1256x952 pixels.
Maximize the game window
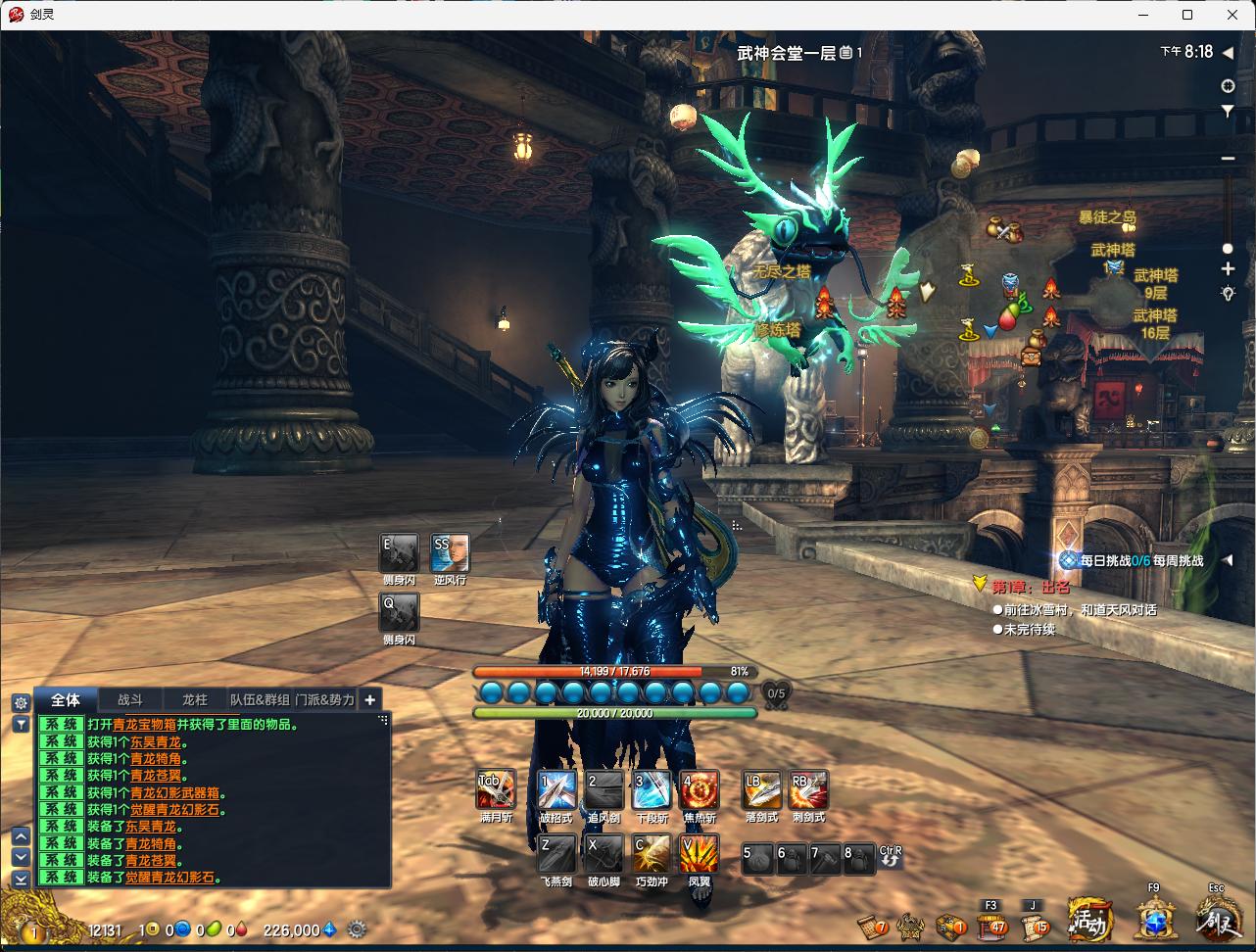[x=1187, y=15]
